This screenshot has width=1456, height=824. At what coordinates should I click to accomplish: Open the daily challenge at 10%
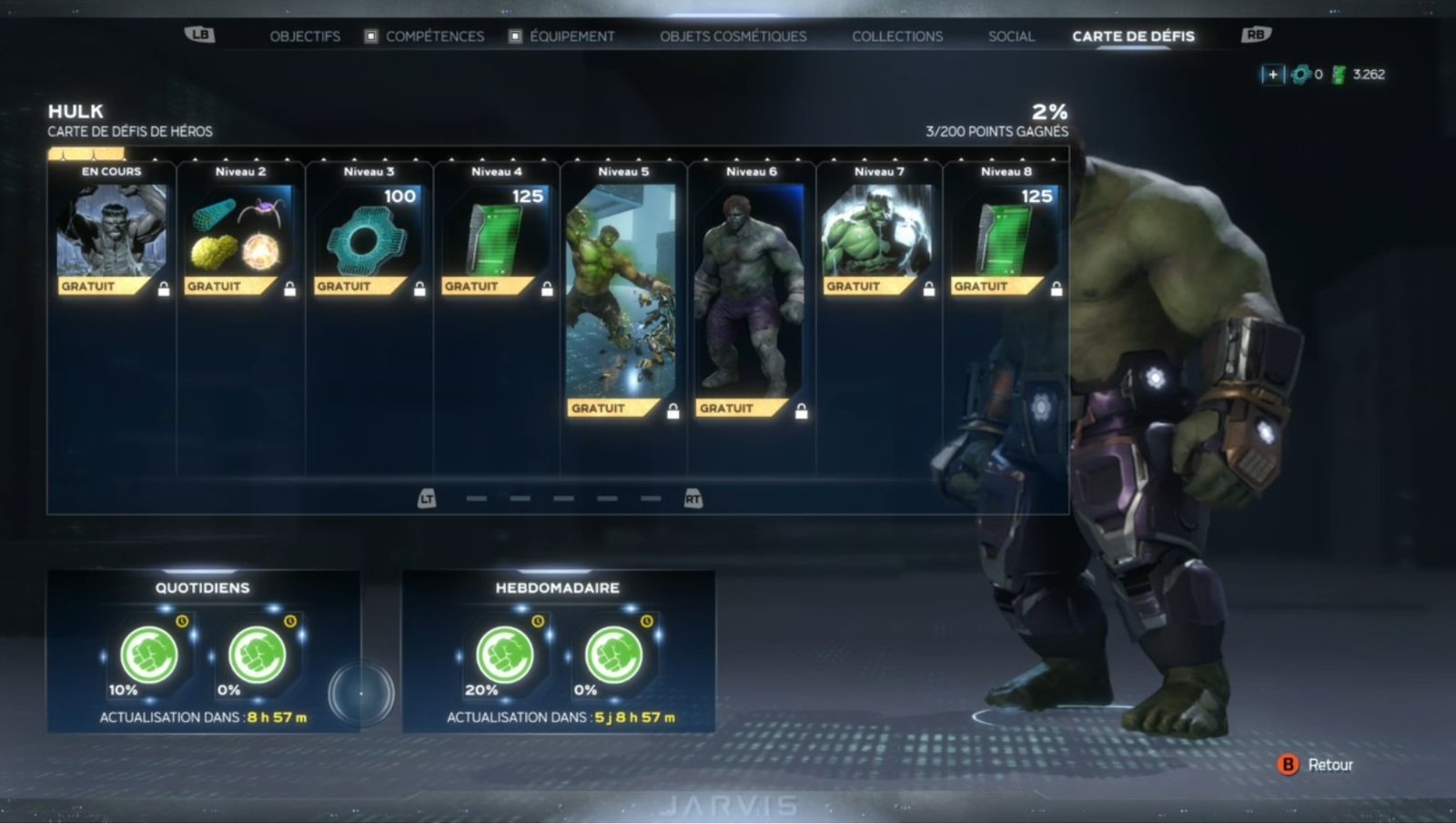149,655
